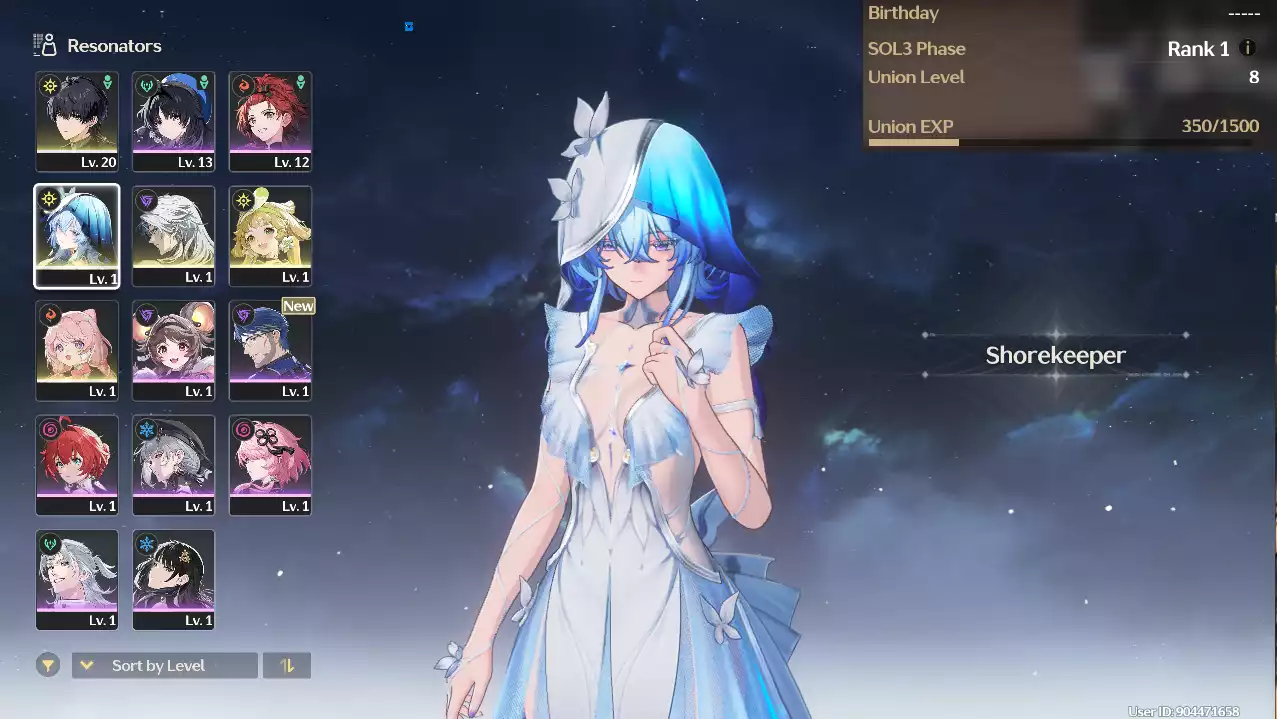The width and height of the screenshot is (1277, 719).
Task: Select the gray-haired Glacio resonator with black hat
Action: click(x=174, y=465)
